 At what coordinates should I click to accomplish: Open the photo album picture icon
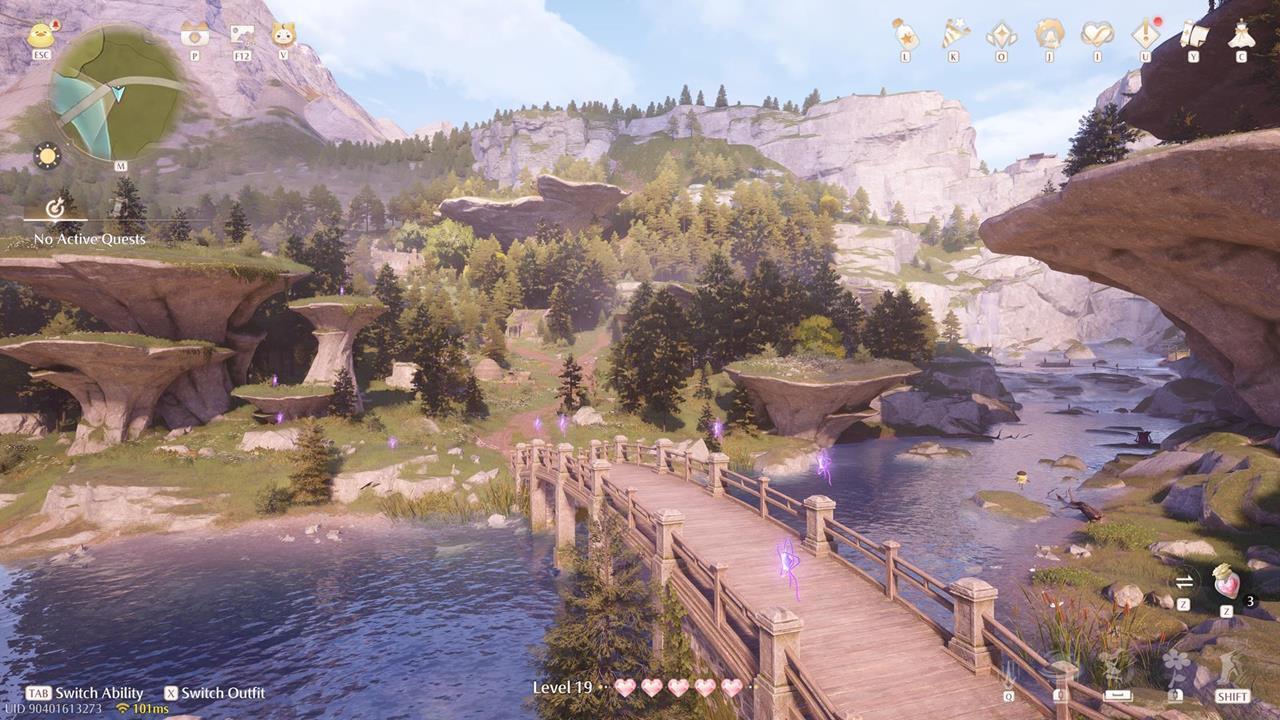pyautogui.click(x=241, y=35)
